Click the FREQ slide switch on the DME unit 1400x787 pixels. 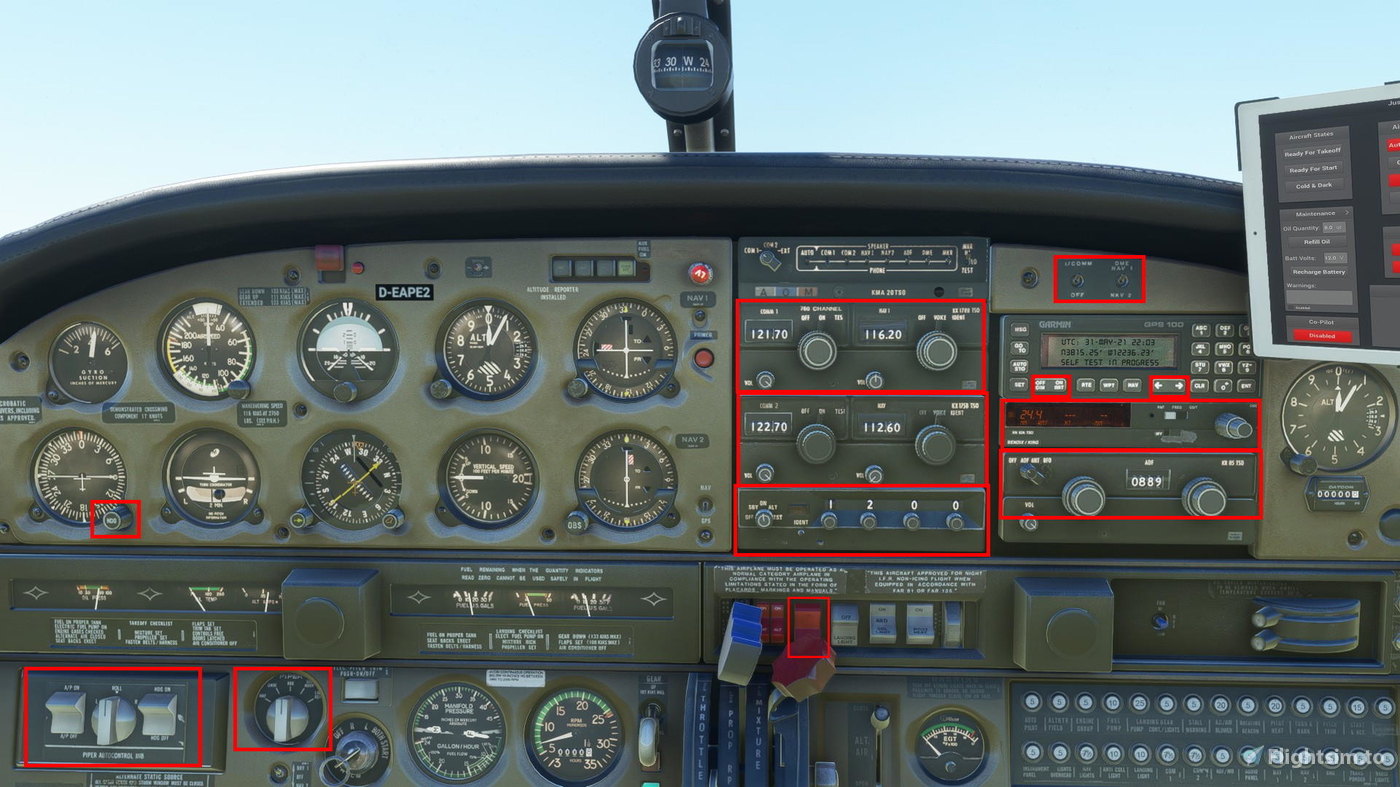1171,415
